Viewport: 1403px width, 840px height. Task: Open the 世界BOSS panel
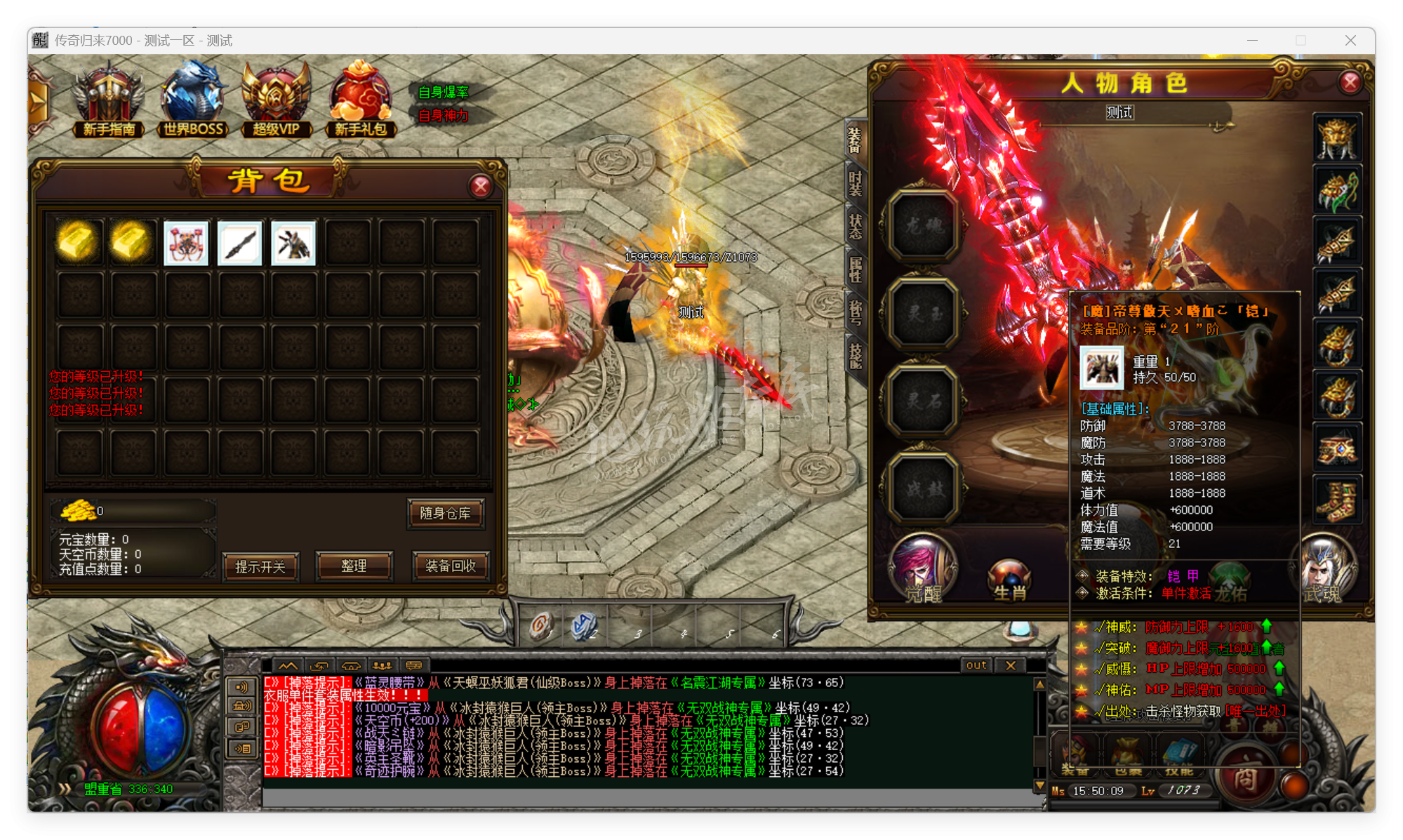[193, 98]
